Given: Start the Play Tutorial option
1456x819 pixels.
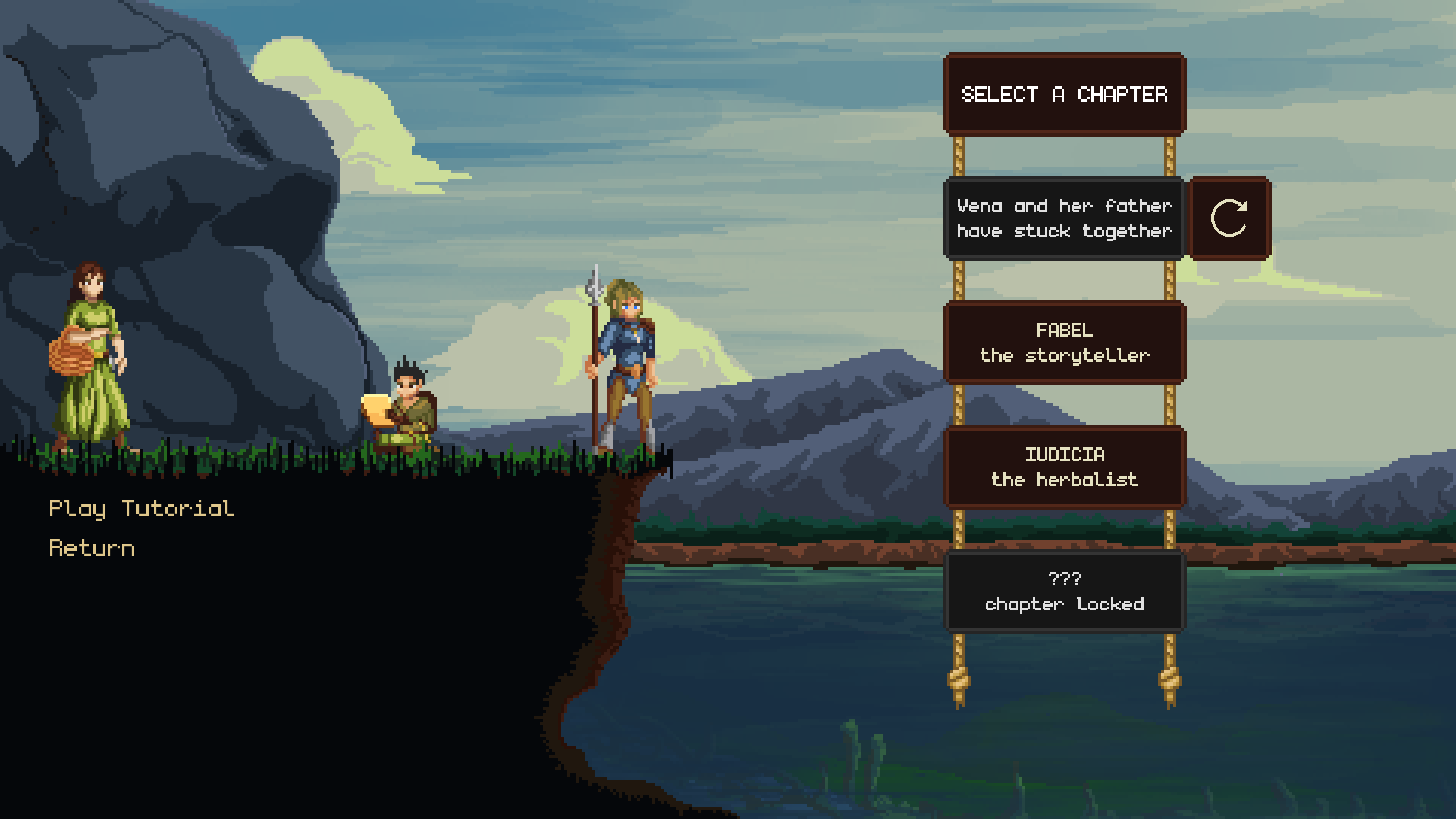Looking at the screenshot, I should click(142, 509).
